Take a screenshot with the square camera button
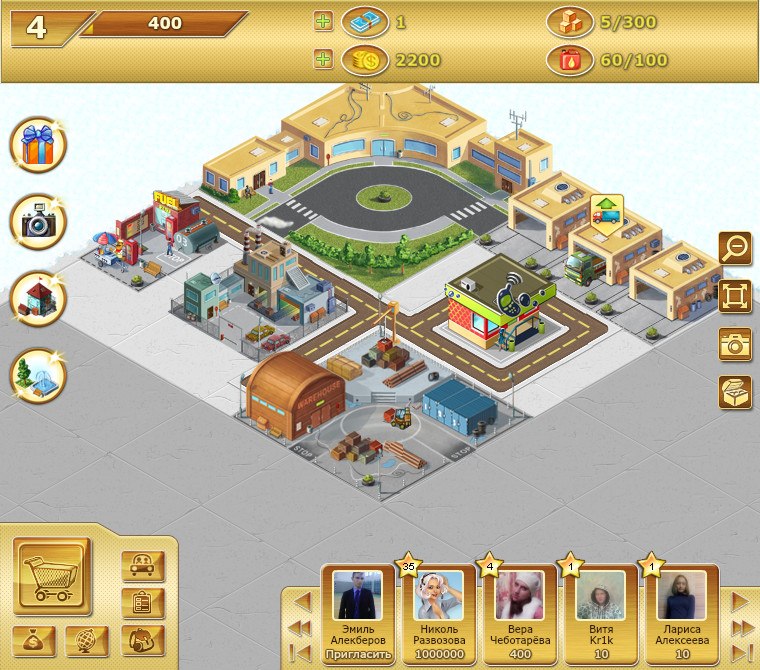The image size is (760, 670). point(735,343)
